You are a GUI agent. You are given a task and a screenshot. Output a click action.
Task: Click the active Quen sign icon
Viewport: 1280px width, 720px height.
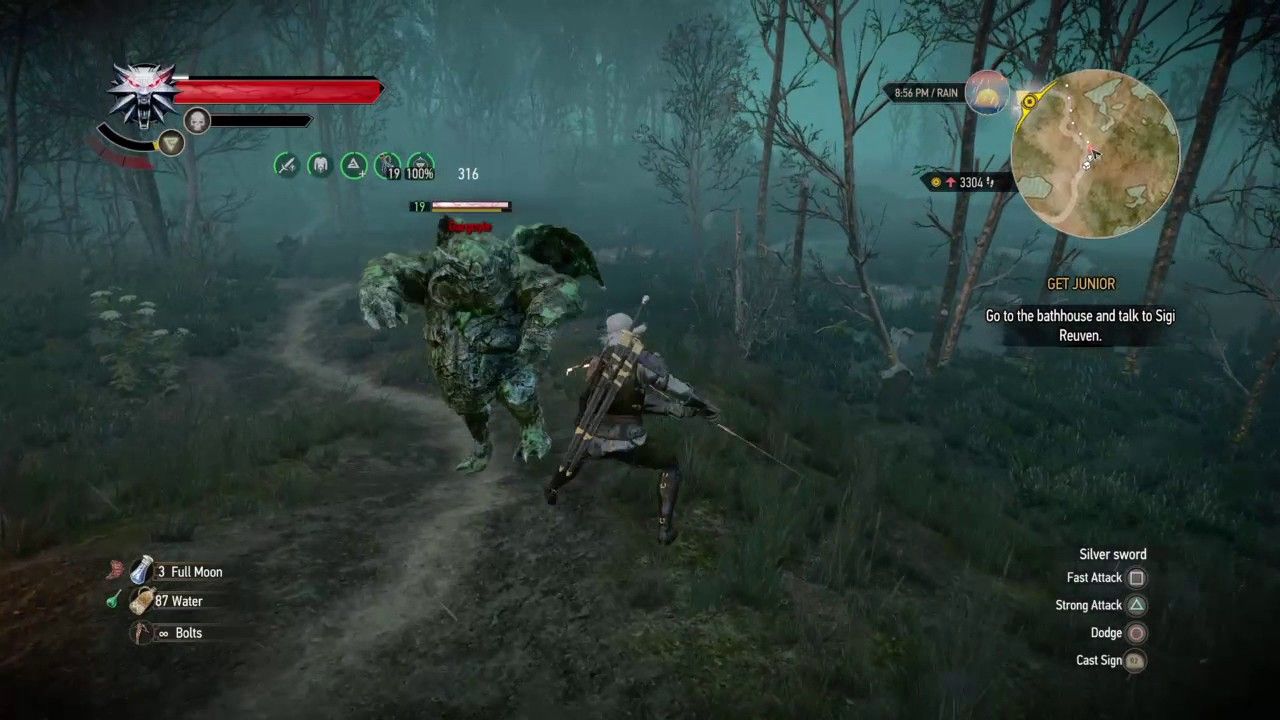170,143
